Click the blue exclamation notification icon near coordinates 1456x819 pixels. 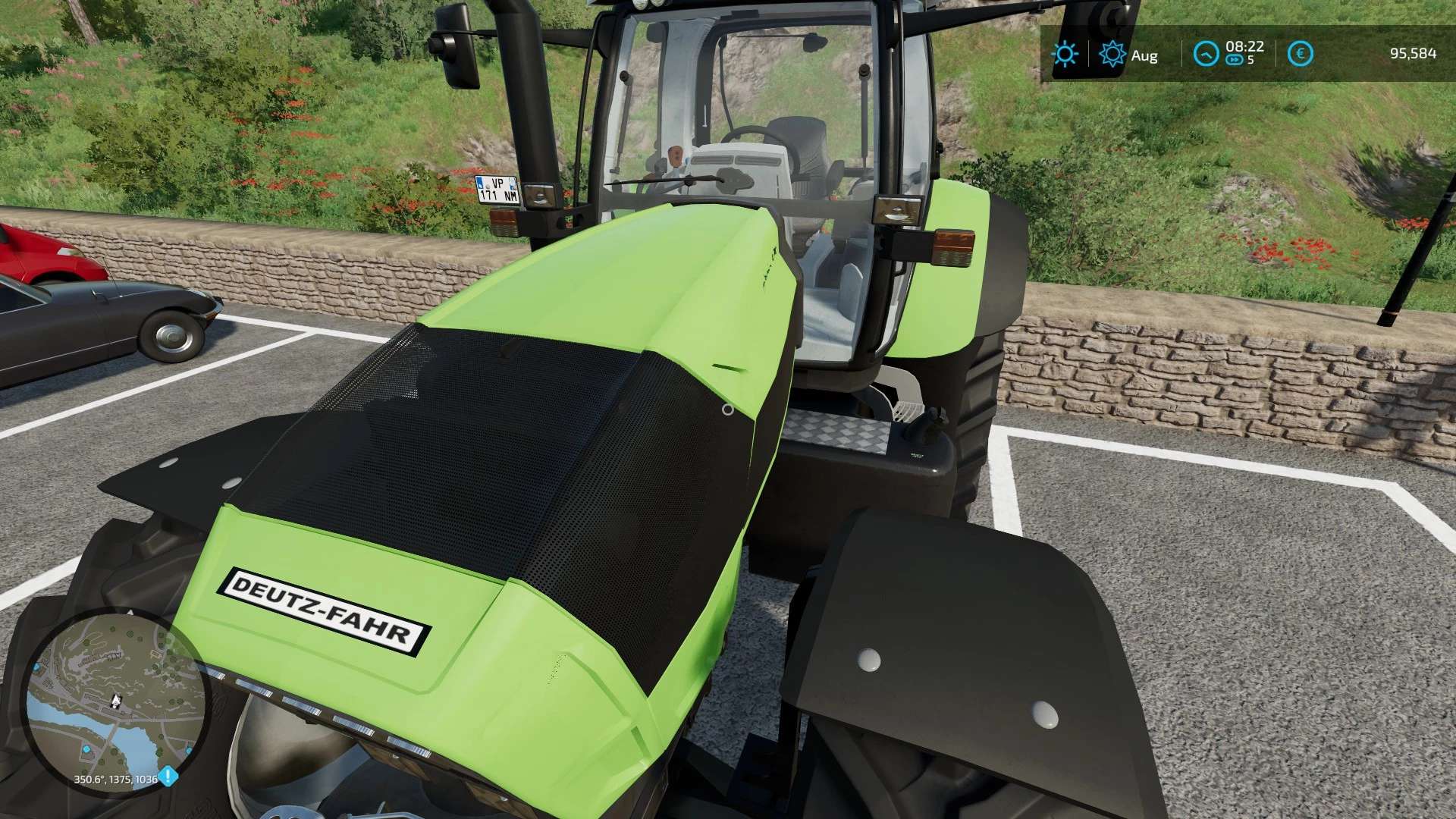(168, 776)
